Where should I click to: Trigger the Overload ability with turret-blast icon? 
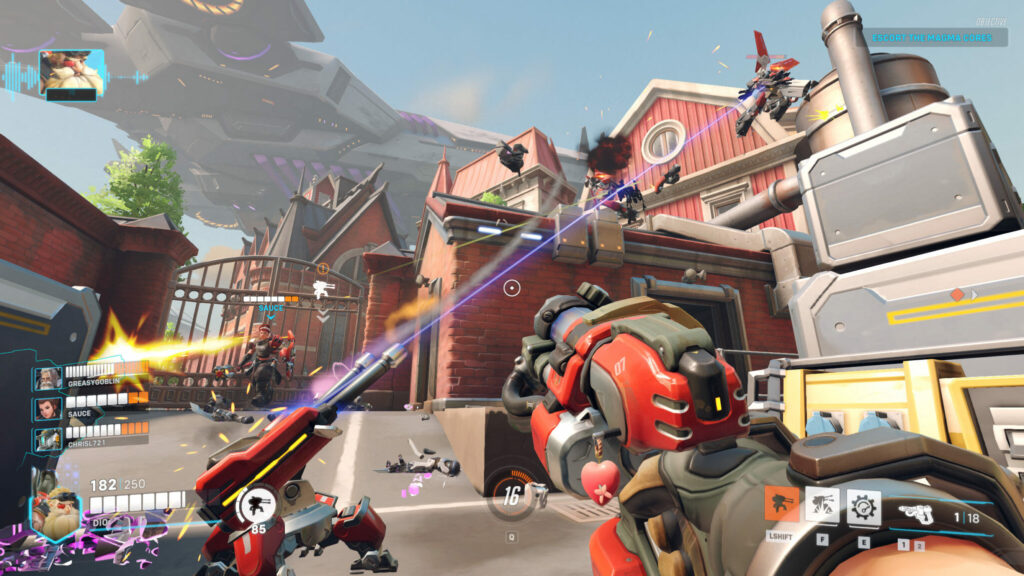(x=822, y=505)
